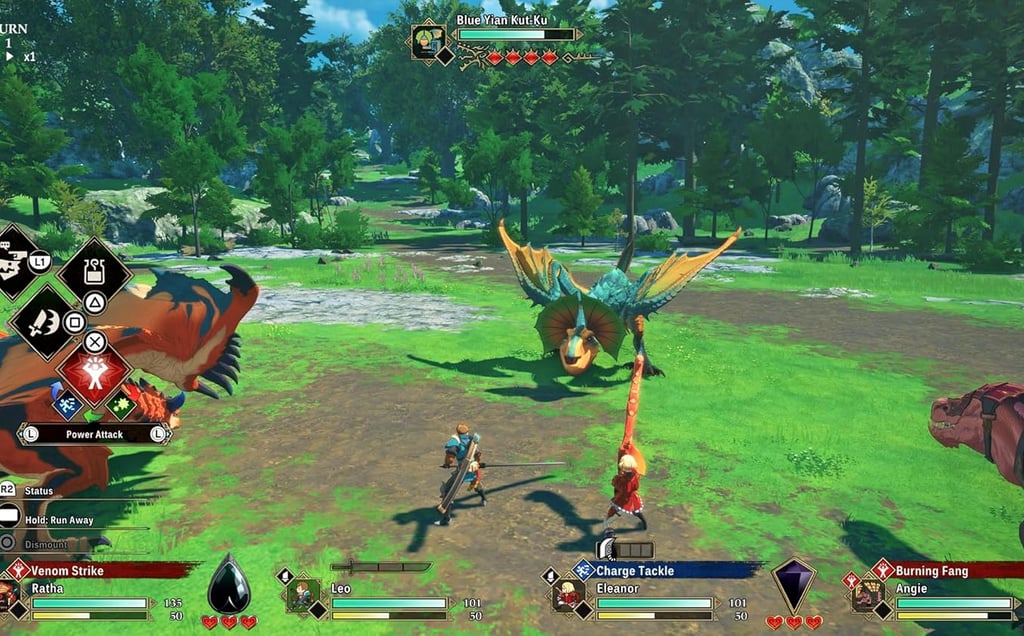Click the purple kinship crystal beside Eleanor
The width and height of the screenshot is (1024, 636).
(793, 585)
